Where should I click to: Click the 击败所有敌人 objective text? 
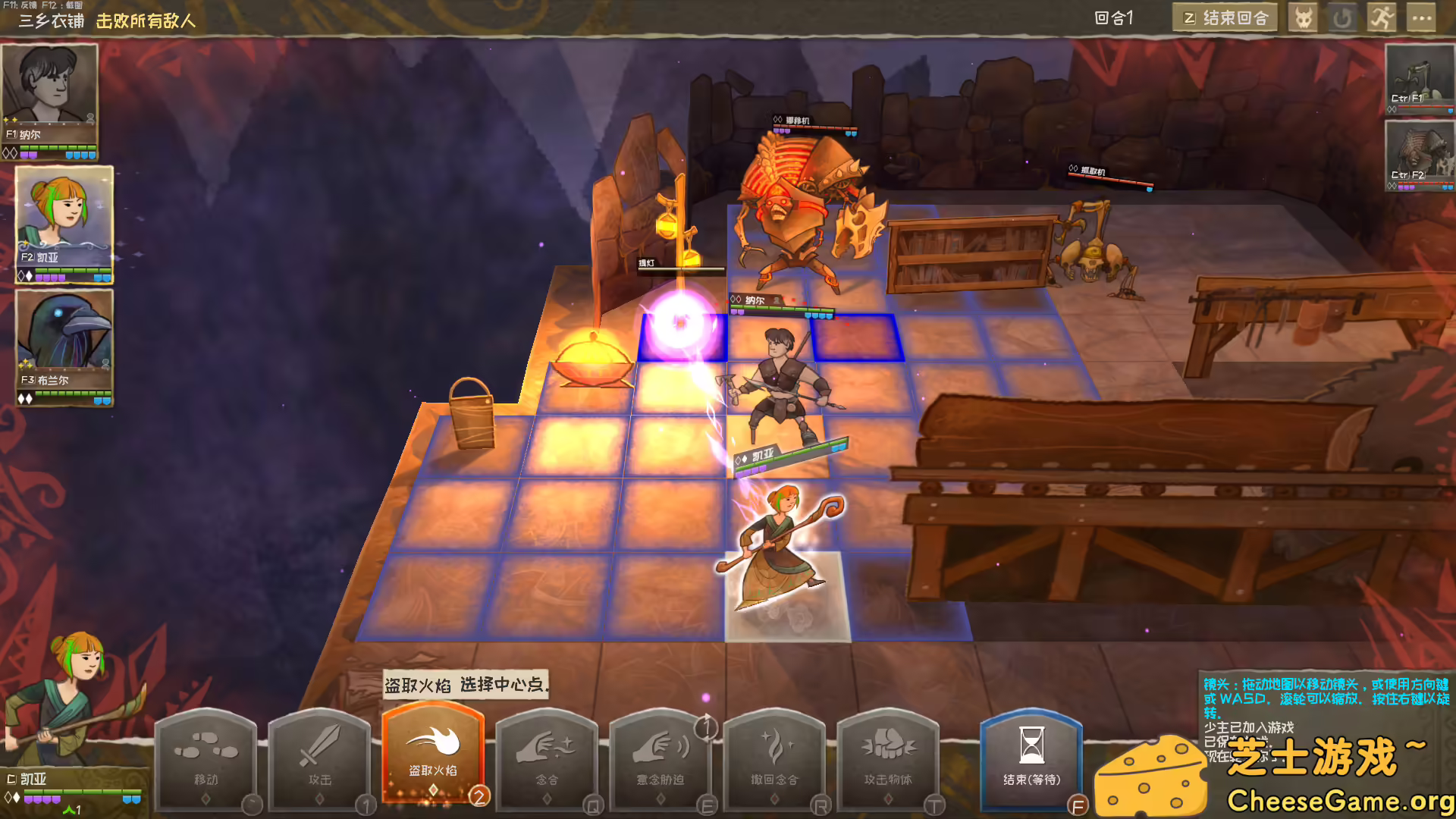[x=146, y=22]
